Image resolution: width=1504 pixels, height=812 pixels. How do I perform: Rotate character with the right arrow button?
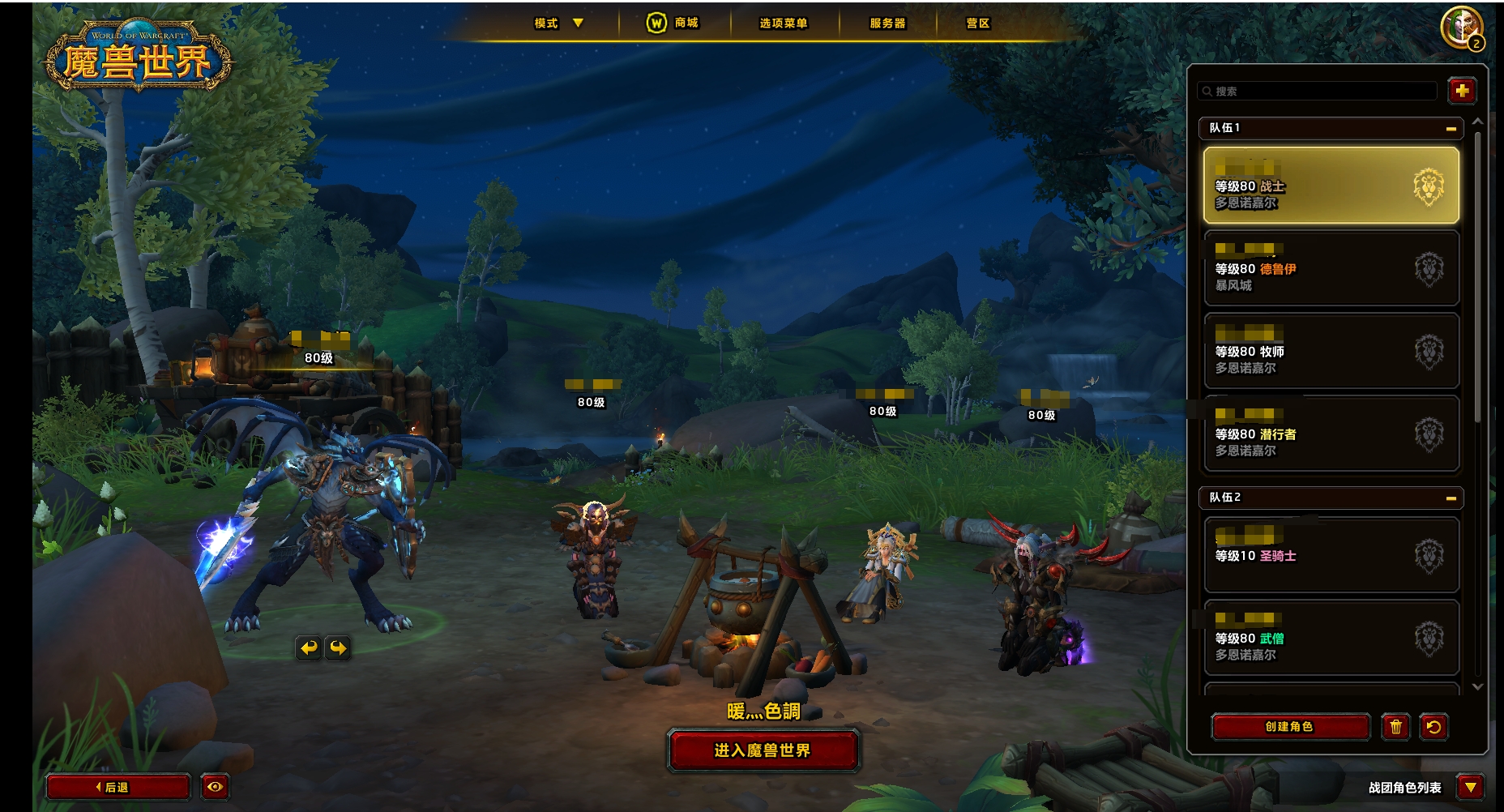[x=338, y=647]
